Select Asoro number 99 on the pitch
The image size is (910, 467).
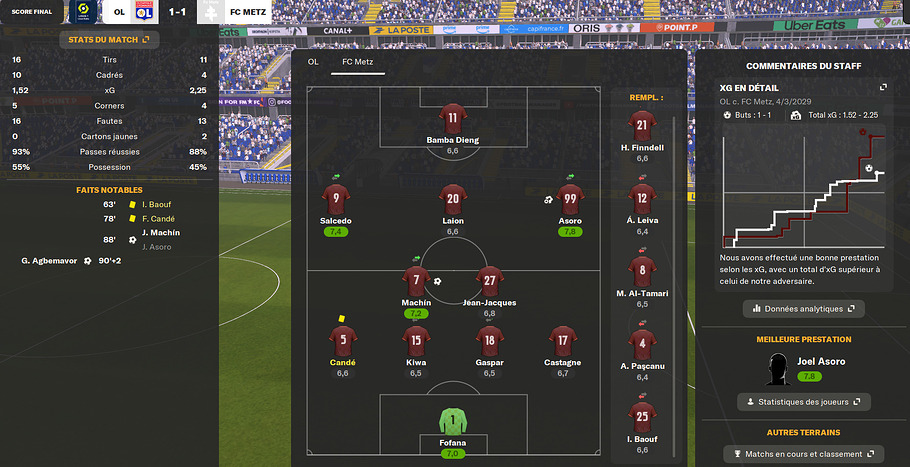[x=570, y=198]
